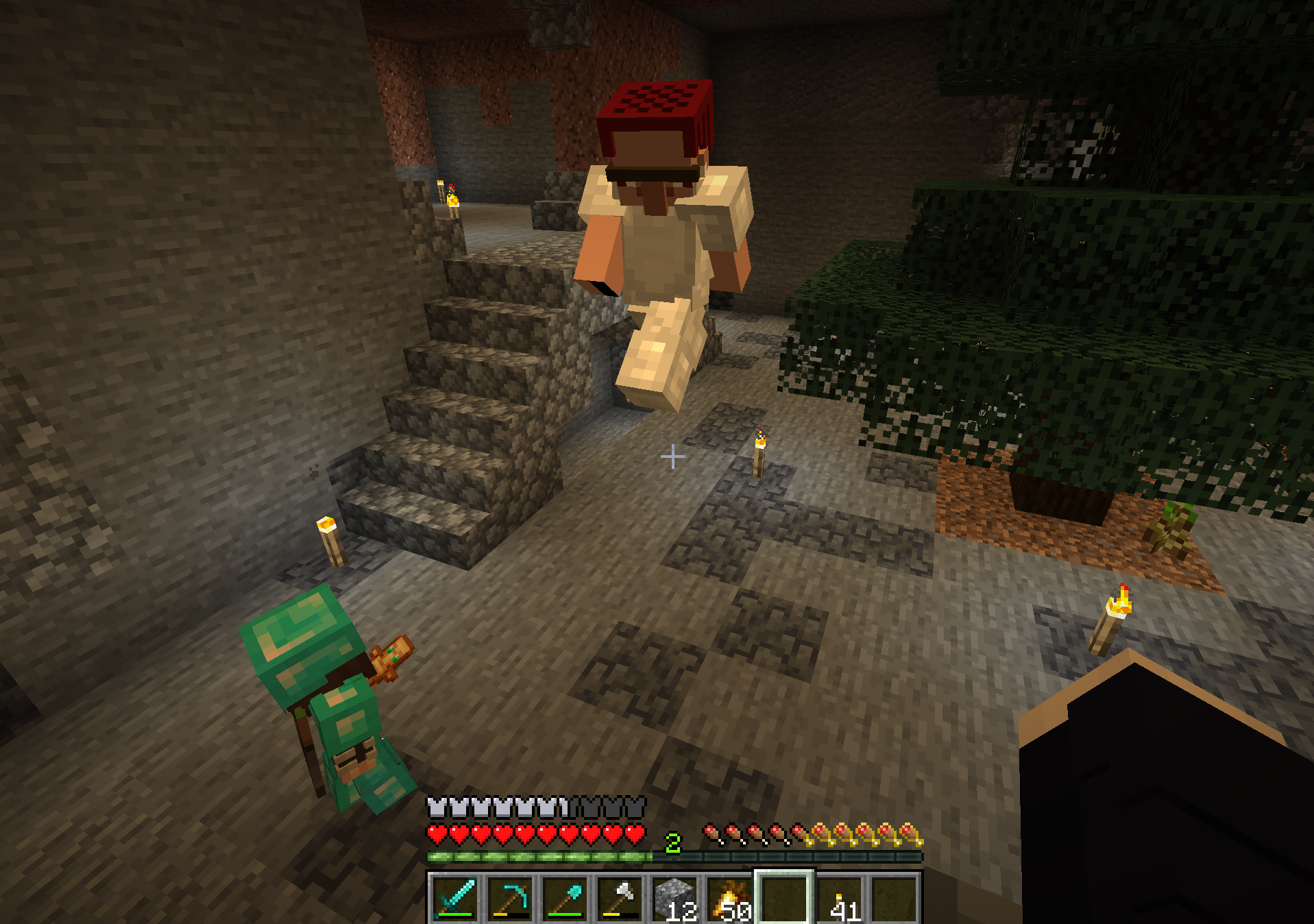
Task: Select the cobblestone stack of 12
Action: 674,898
